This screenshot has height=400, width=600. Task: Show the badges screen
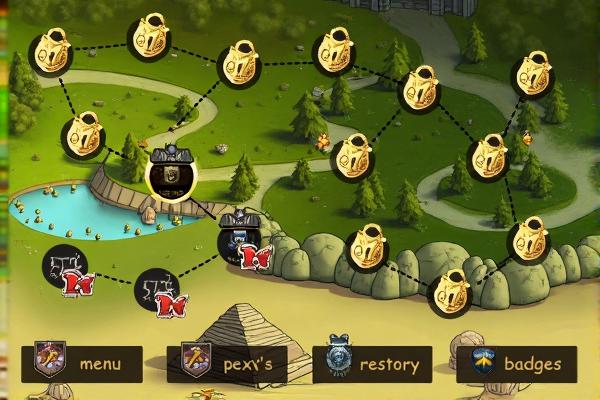(x=517, y=364)
